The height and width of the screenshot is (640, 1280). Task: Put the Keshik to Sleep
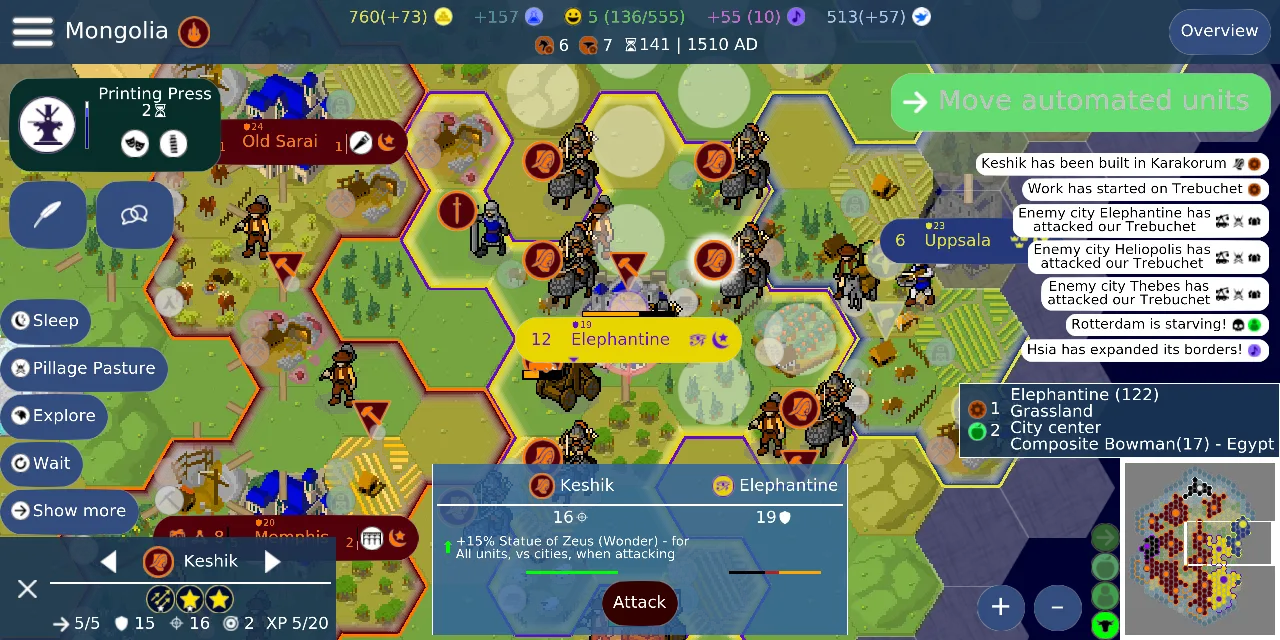(46, 321)
